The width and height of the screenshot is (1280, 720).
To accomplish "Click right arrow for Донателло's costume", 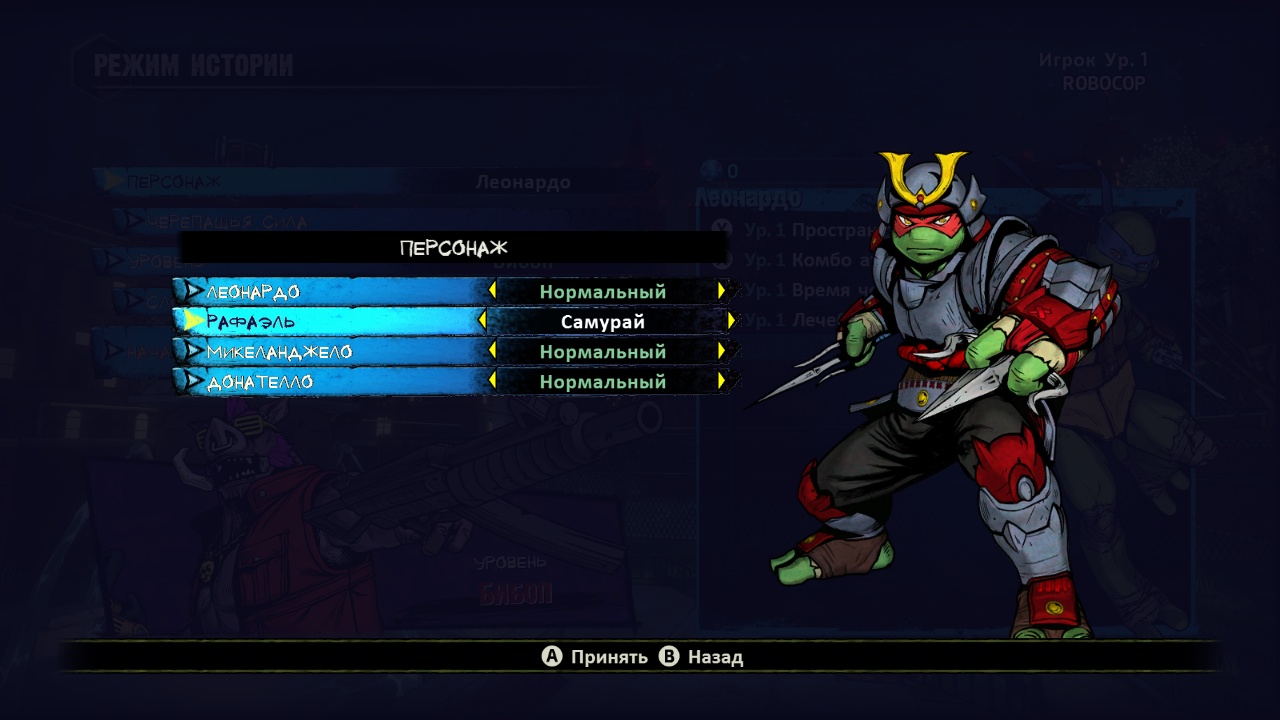I will [x=721, y=381].
